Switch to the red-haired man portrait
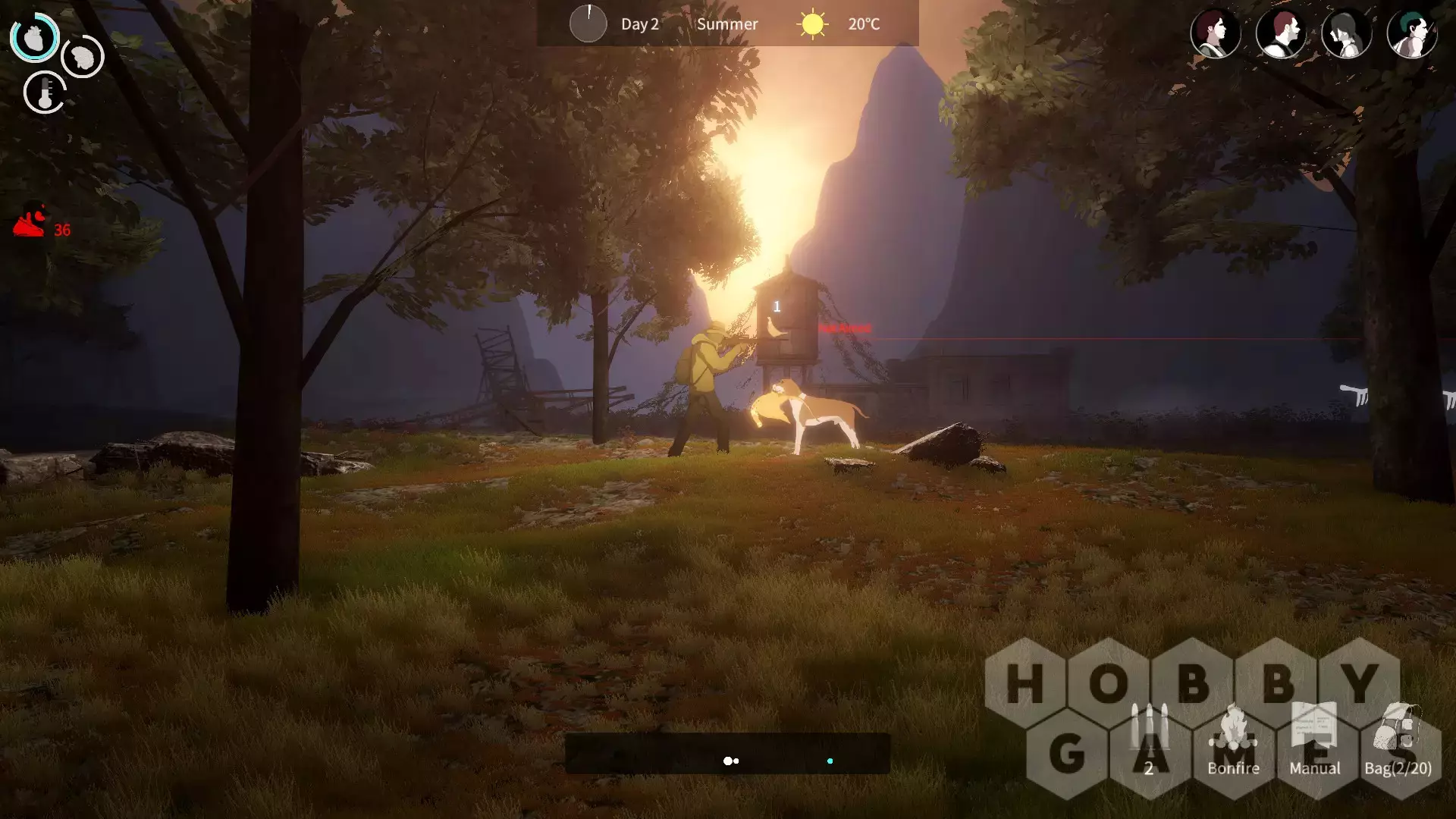1456x819 pixels. (x=1281, y=33)
